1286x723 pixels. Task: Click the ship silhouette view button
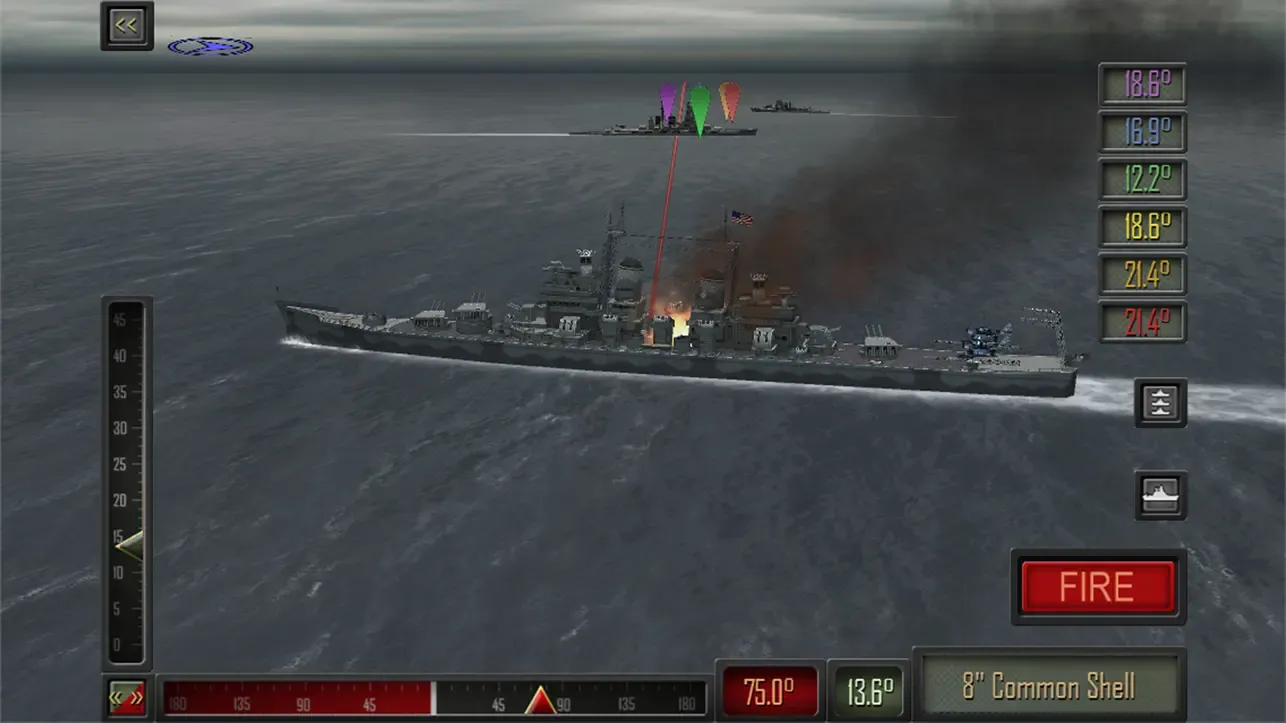point(1160,495)
